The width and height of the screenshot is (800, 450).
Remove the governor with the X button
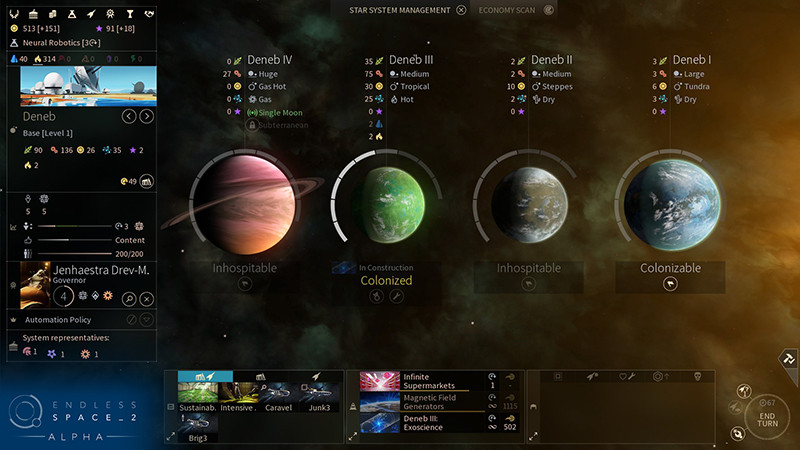pos(147,299)
